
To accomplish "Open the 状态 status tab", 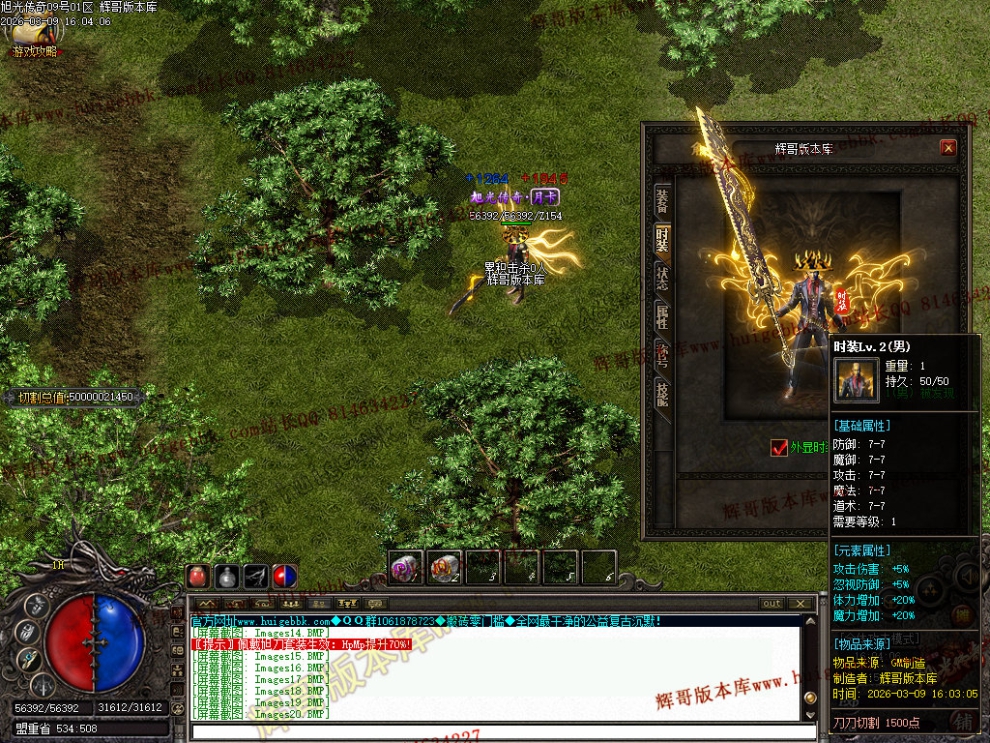I will pyautogui.click(x=662, y=277).
